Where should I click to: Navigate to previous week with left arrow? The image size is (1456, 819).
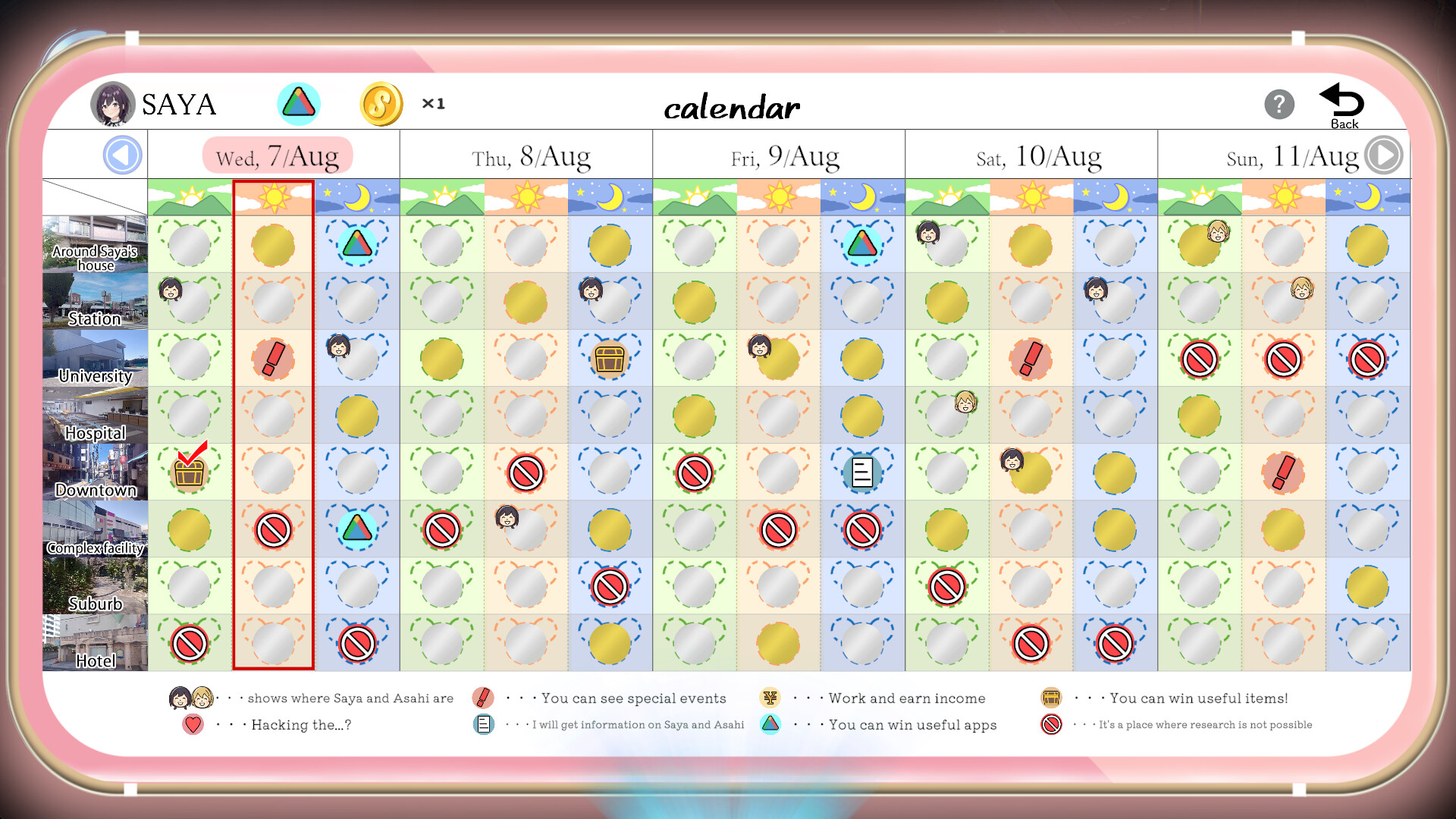click(124, 154)
